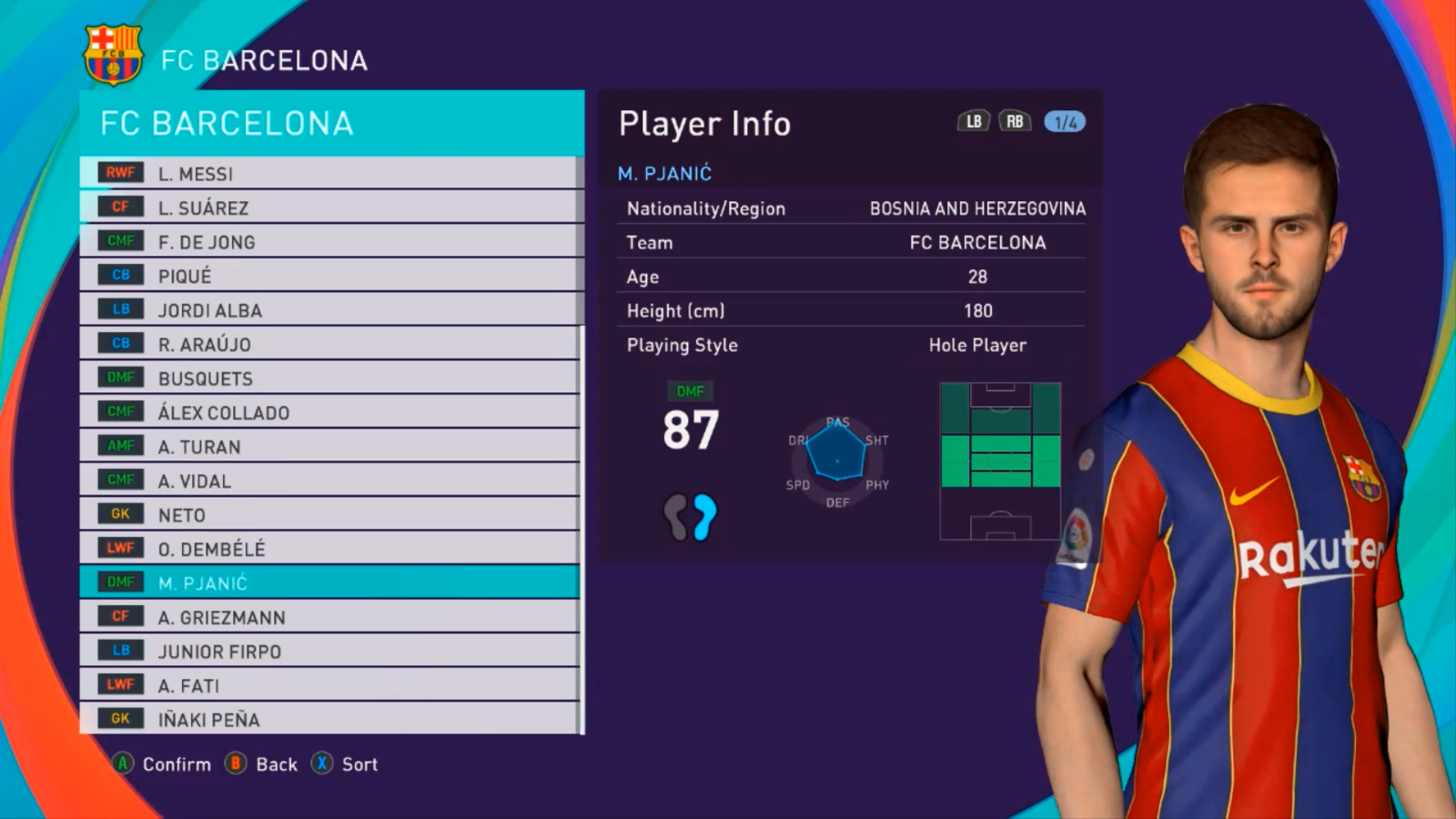
Task: Choose R. Araújo in the list
Action: point(328,344)
